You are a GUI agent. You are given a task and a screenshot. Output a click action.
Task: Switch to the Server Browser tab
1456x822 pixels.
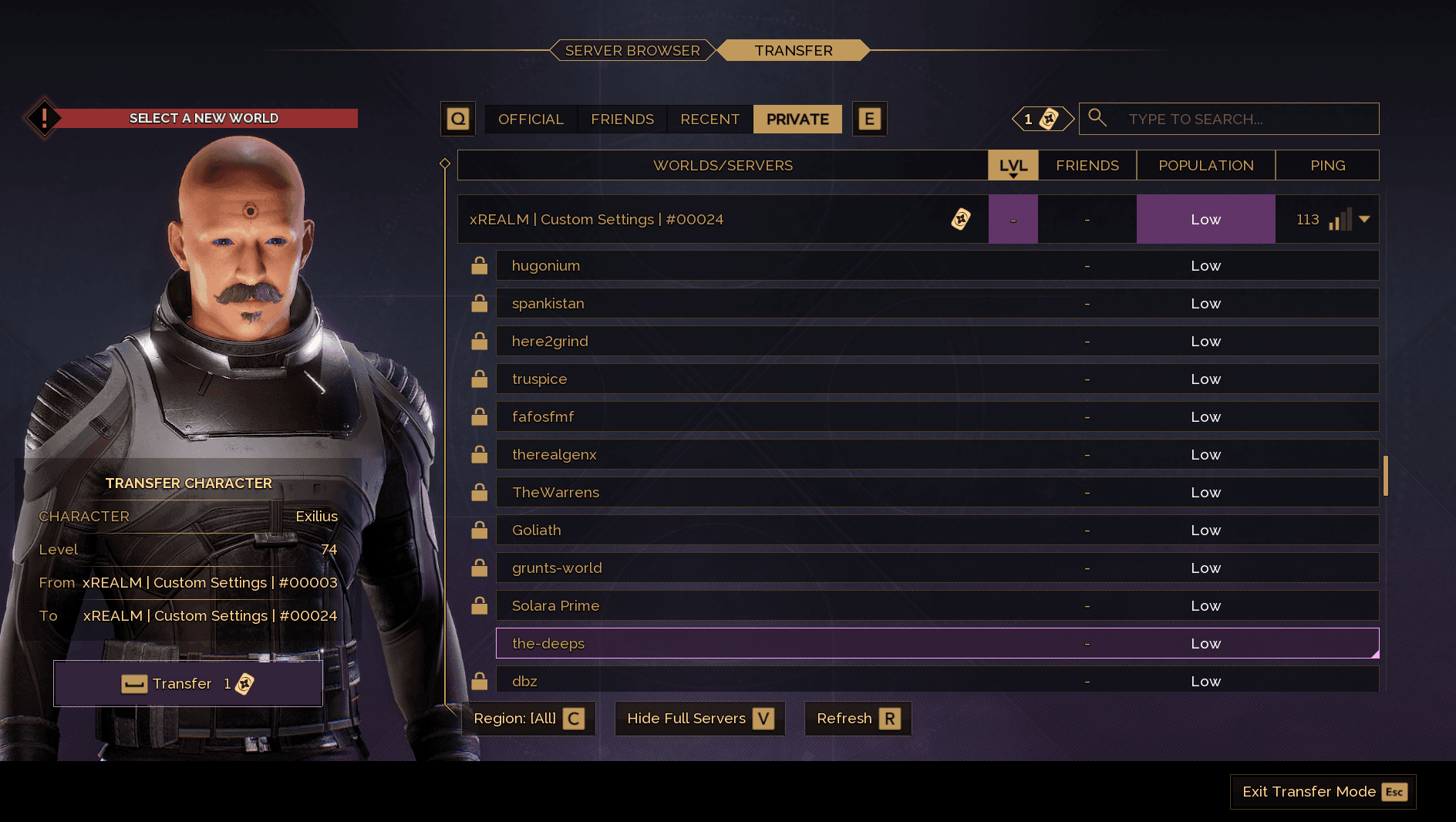coord(632,51)
